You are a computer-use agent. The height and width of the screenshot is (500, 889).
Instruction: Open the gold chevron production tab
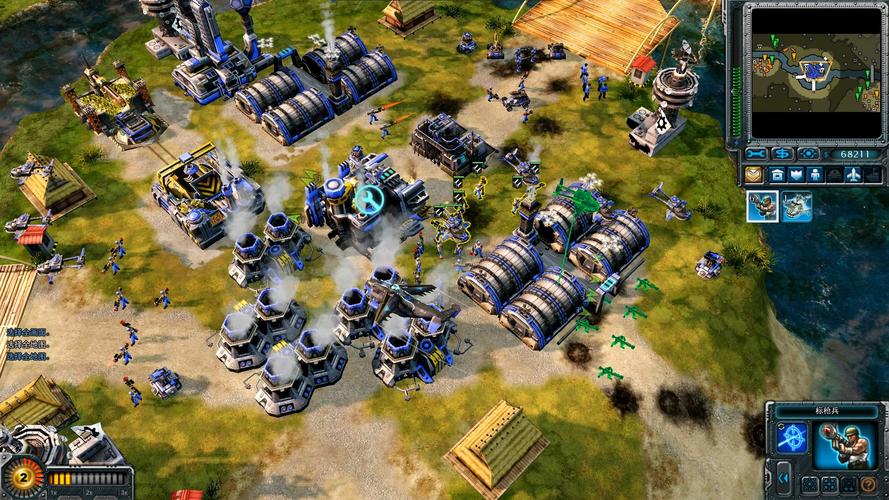[x=753, y=175]
